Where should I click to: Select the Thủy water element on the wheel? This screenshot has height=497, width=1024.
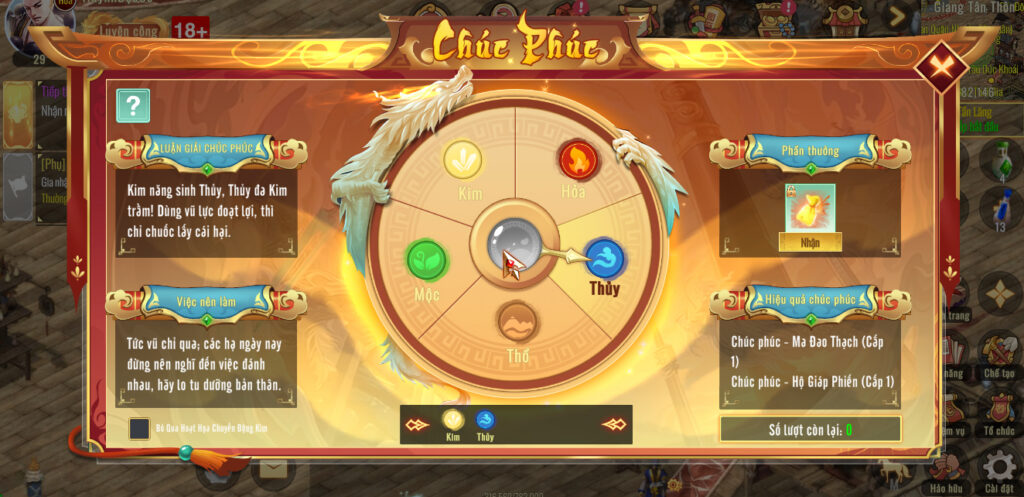pos(604,259)
